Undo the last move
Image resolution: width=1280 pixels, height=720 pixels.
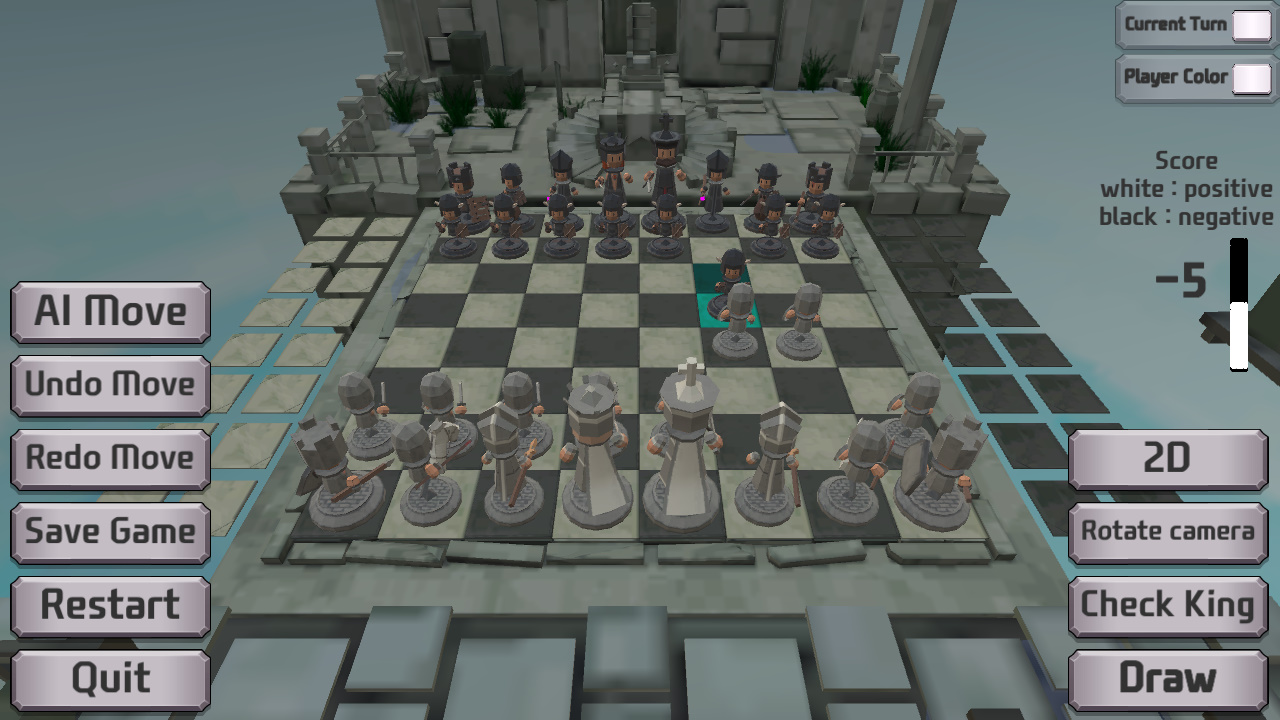pyautogui.click(x=108, y=385)
